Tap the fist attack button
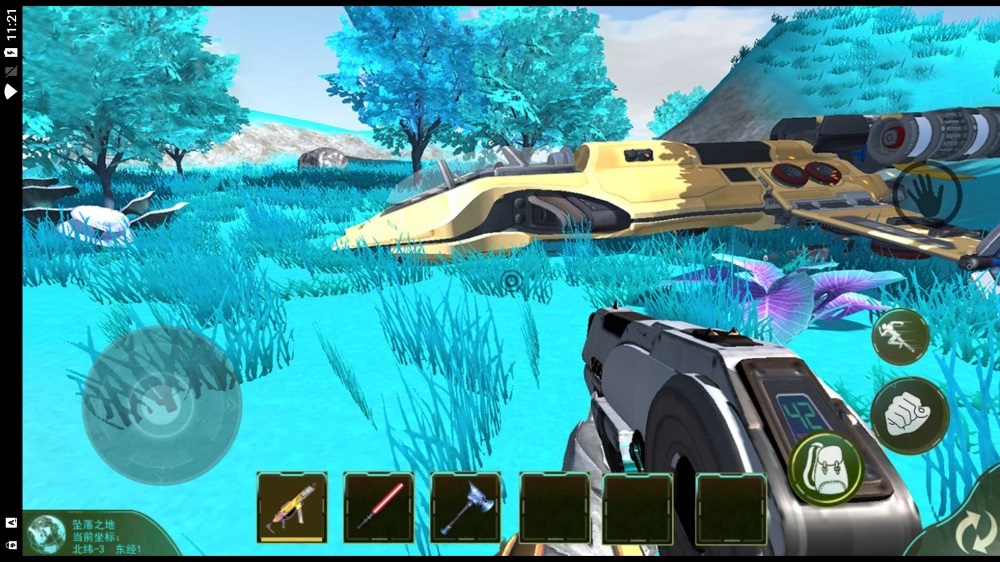 [x=909, y=415]
